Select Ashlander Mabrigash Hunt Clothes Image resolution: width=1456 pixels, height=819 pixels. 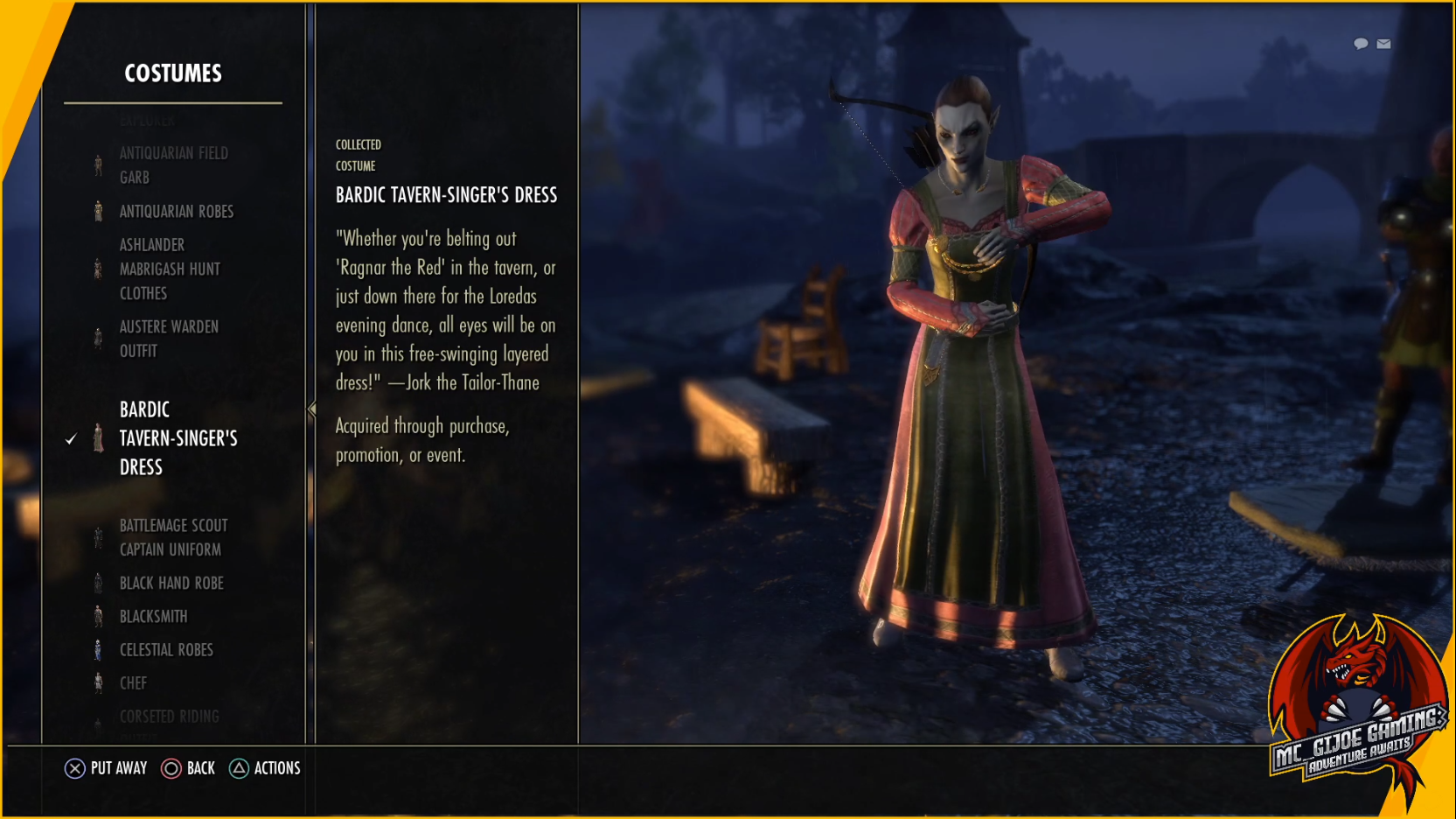click(x=170, y=269)
